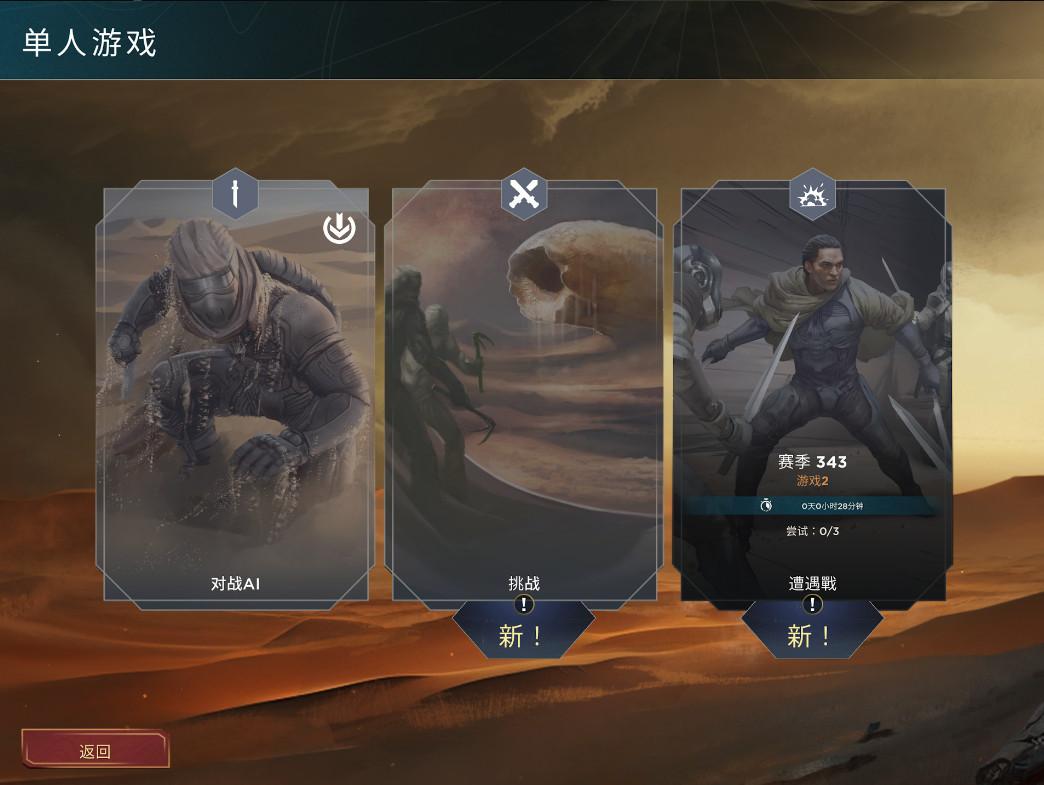Click the 返回 back button

point(95,751)
